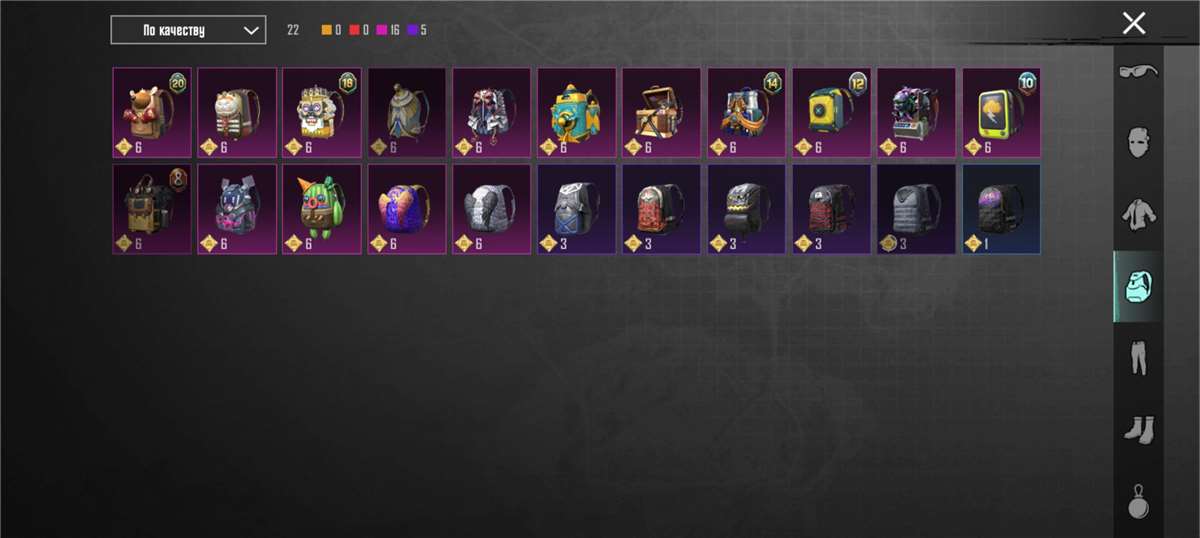This screenshot has height=538, width=1200.
Task: Select the teal and gold ornate backpack
Action: 576,112
